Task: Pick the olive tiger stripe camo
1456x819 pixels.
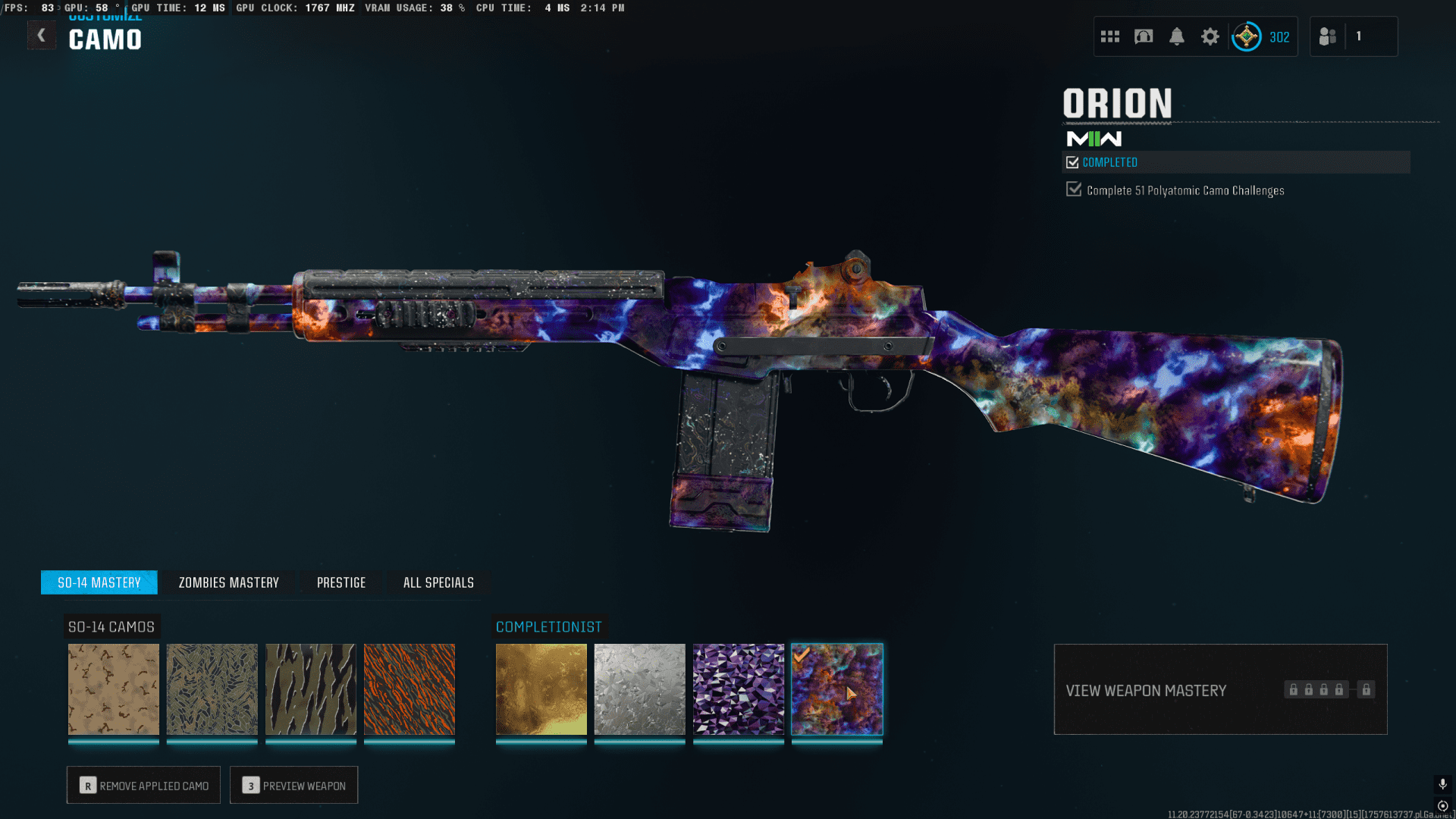Action: coord(311,689)
